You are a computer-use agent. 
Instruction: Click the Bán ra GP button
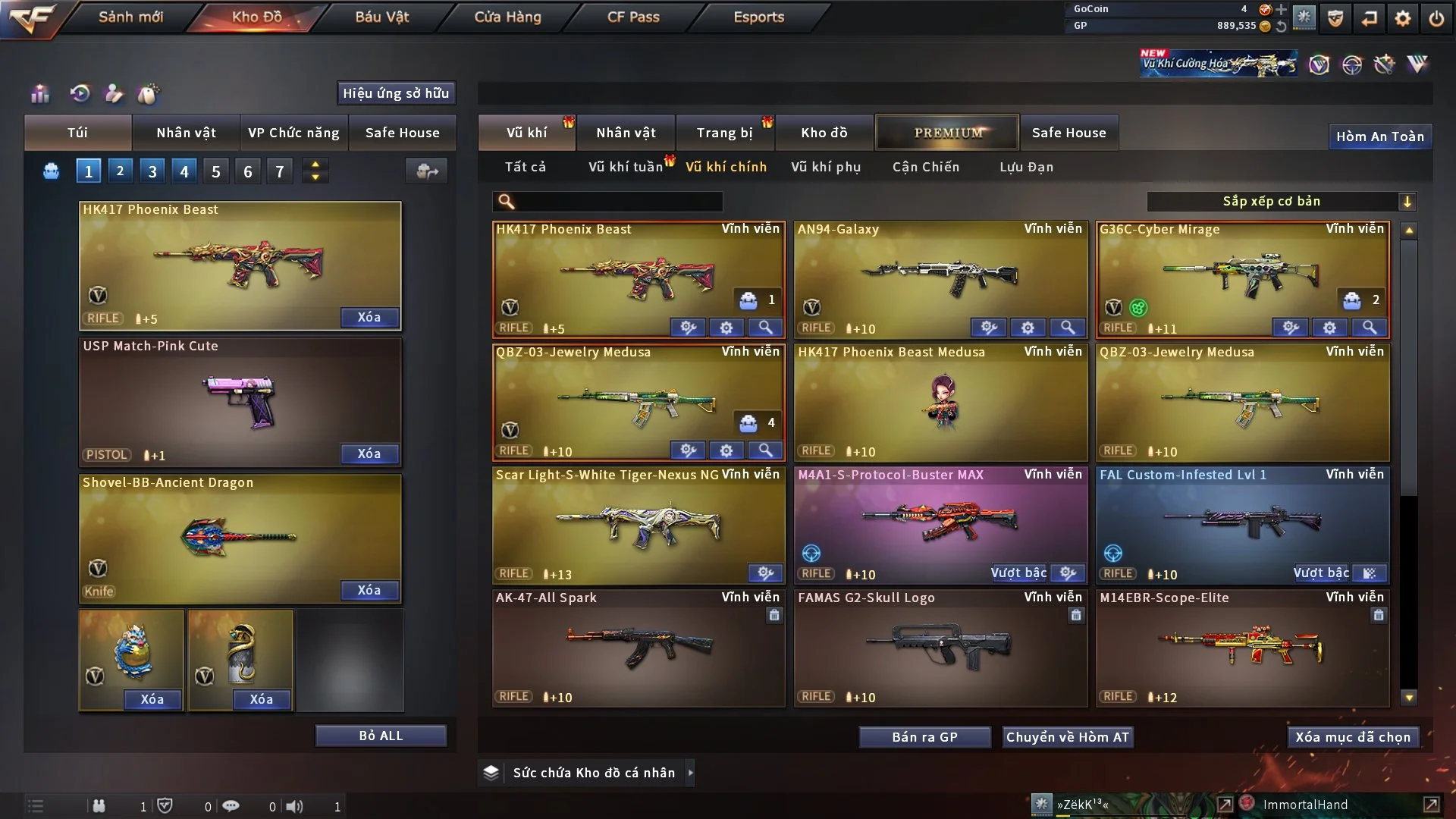(x=924, y=737)
